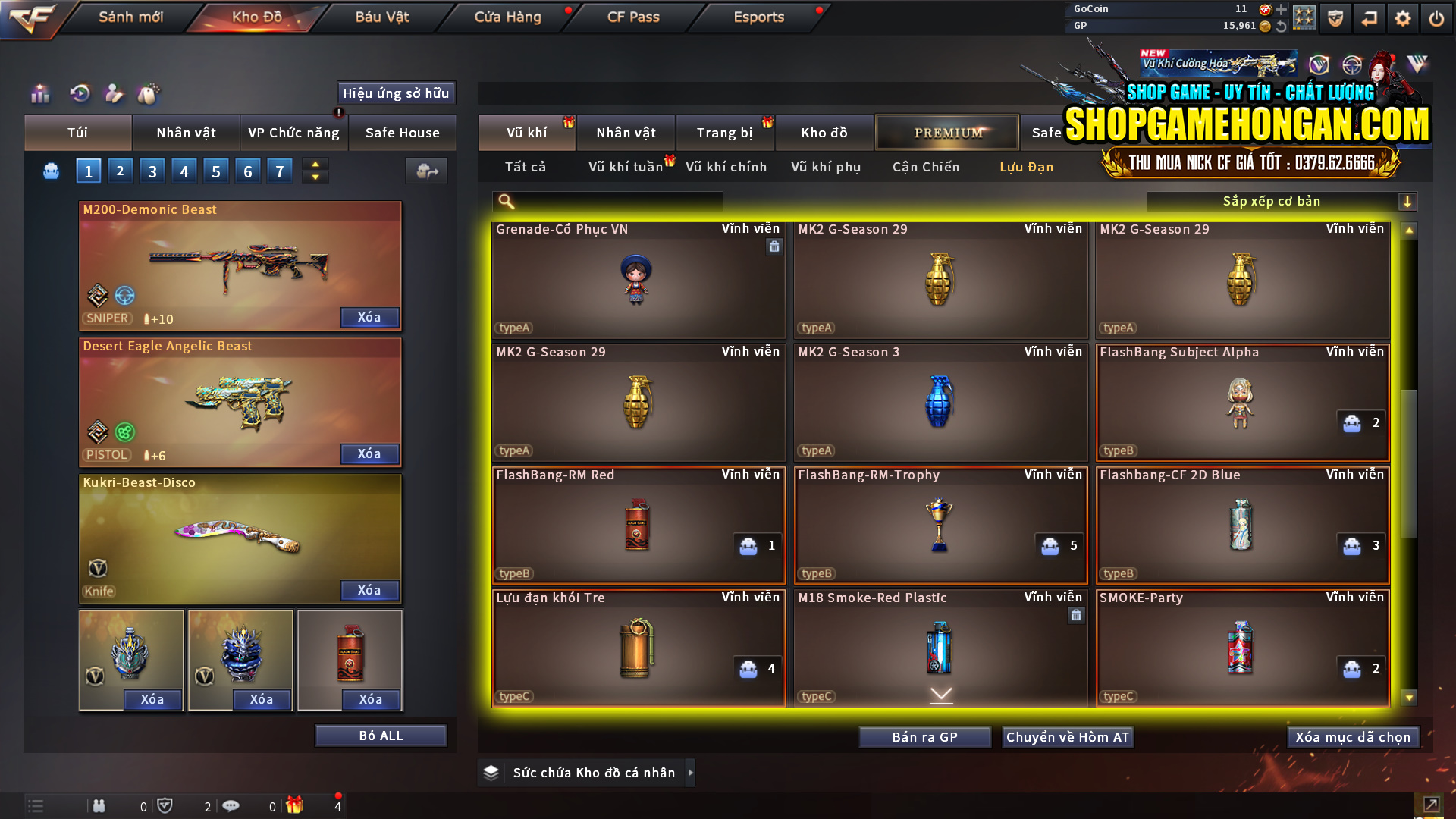This screenshot has height=819, width=1456.
Task: Activate the Premium inventory category
Action: click(946, 132)
